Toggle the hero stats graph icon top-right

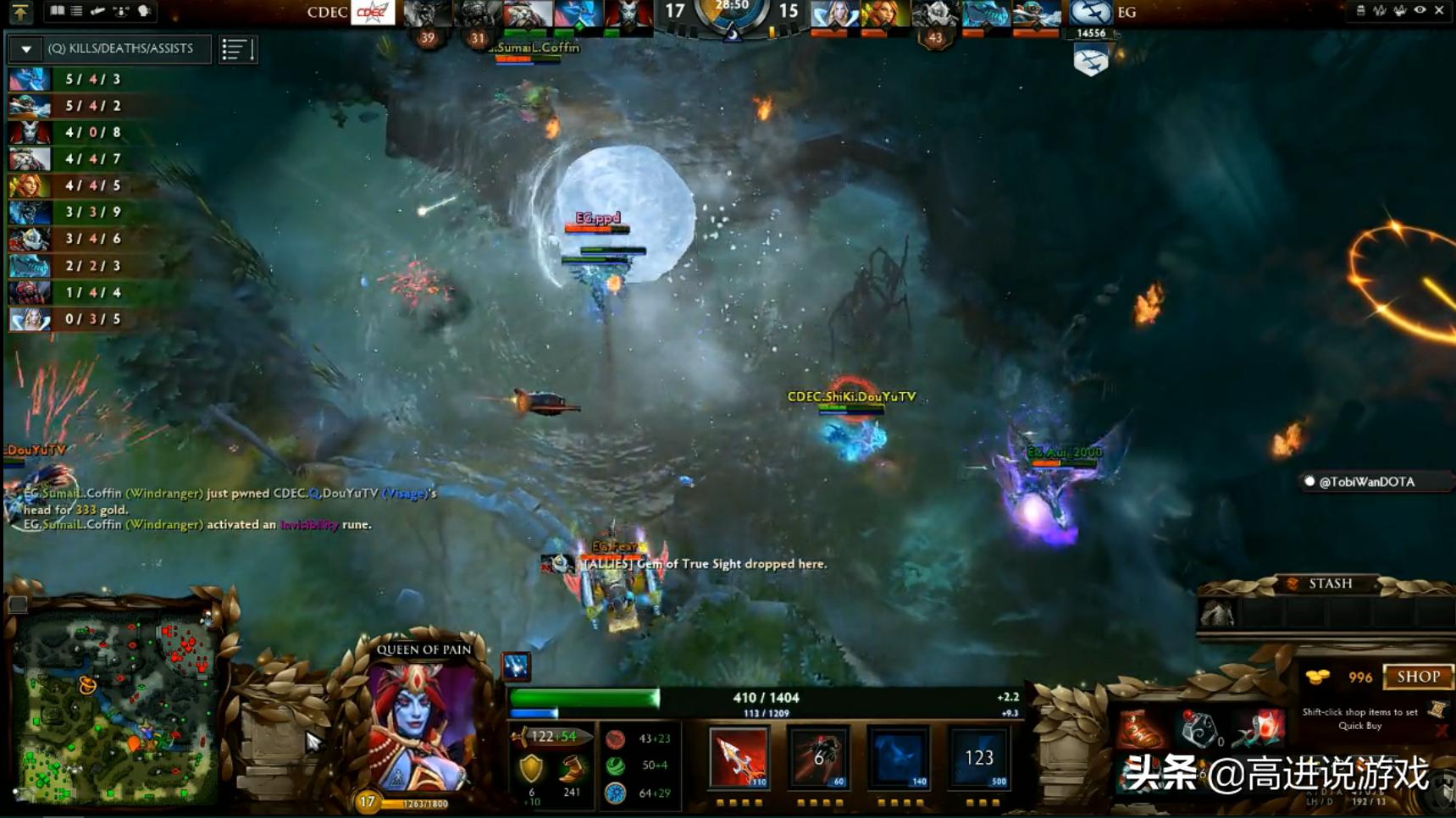(1379, 11)
